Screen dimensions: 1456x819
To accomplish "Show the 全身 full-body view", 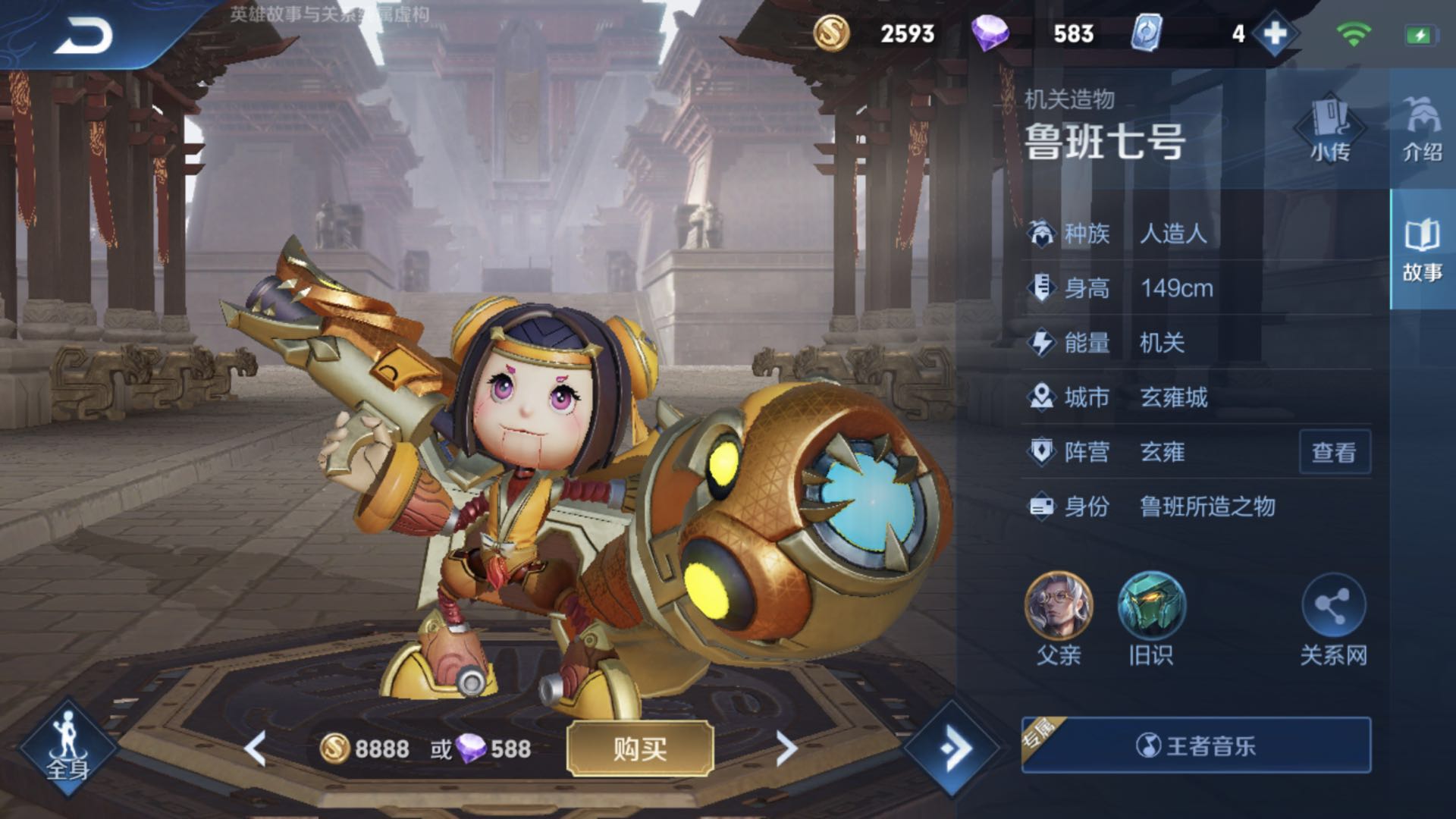I will pyautogui.click(x=68, y=747).
